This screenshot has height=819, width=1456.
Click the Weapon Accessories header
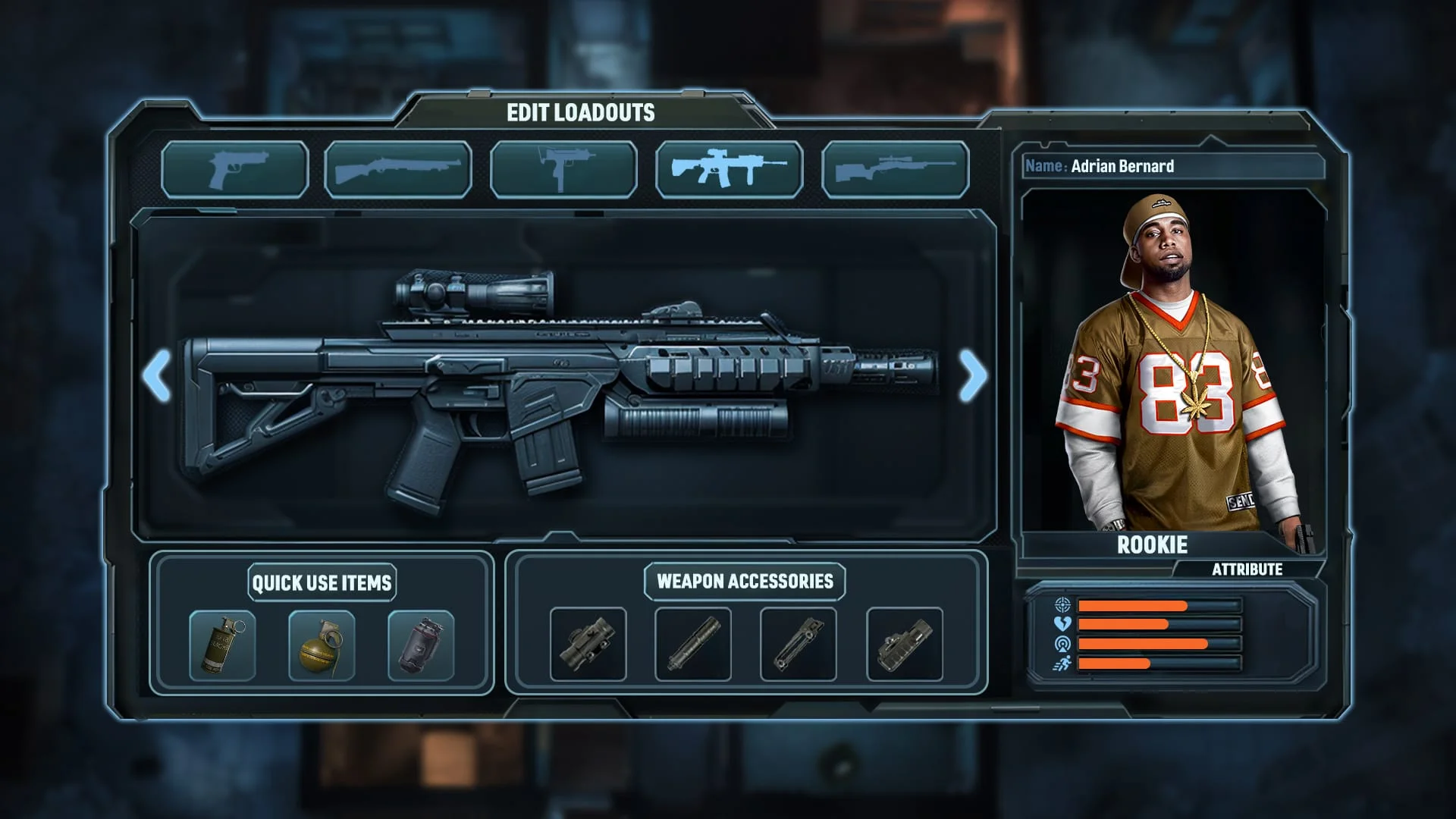coord(742,582)
